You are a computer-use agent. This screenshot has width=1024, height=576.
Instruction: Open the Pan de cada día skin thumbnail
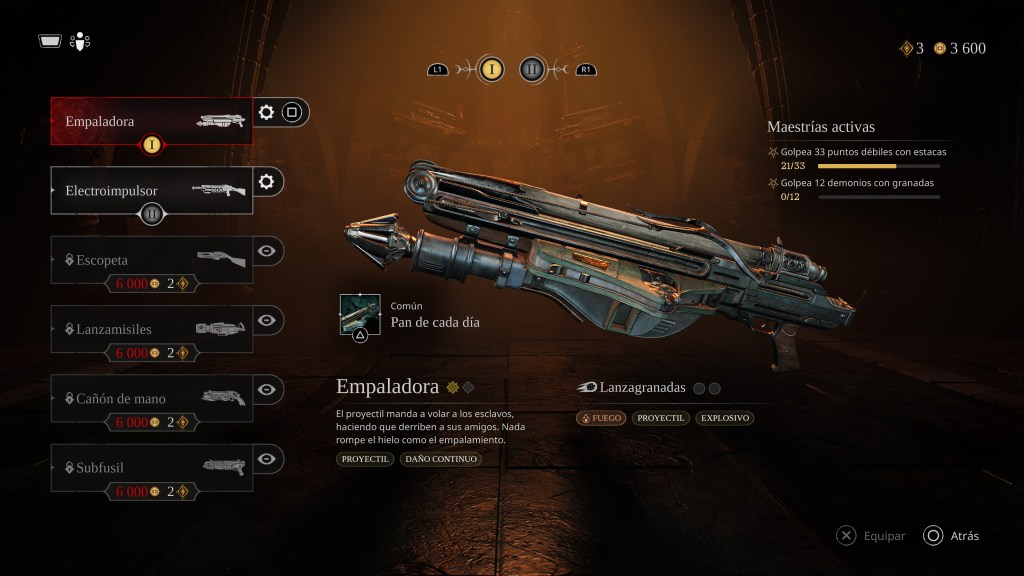(x=360, y=315)
